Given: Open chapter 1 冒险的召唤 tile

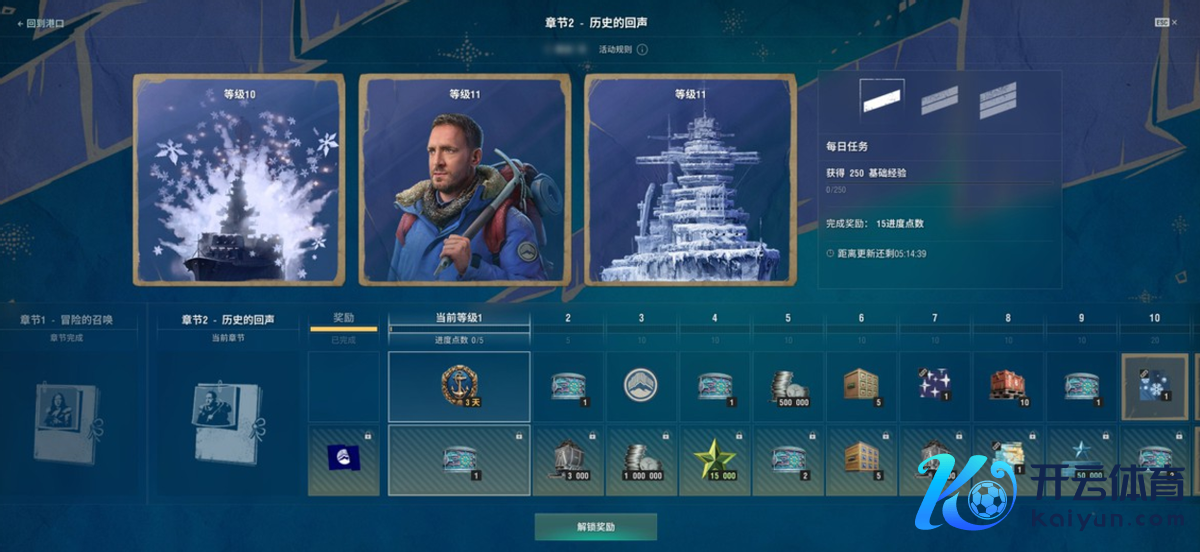Looking at the screenshot, I should pos(66,410).
